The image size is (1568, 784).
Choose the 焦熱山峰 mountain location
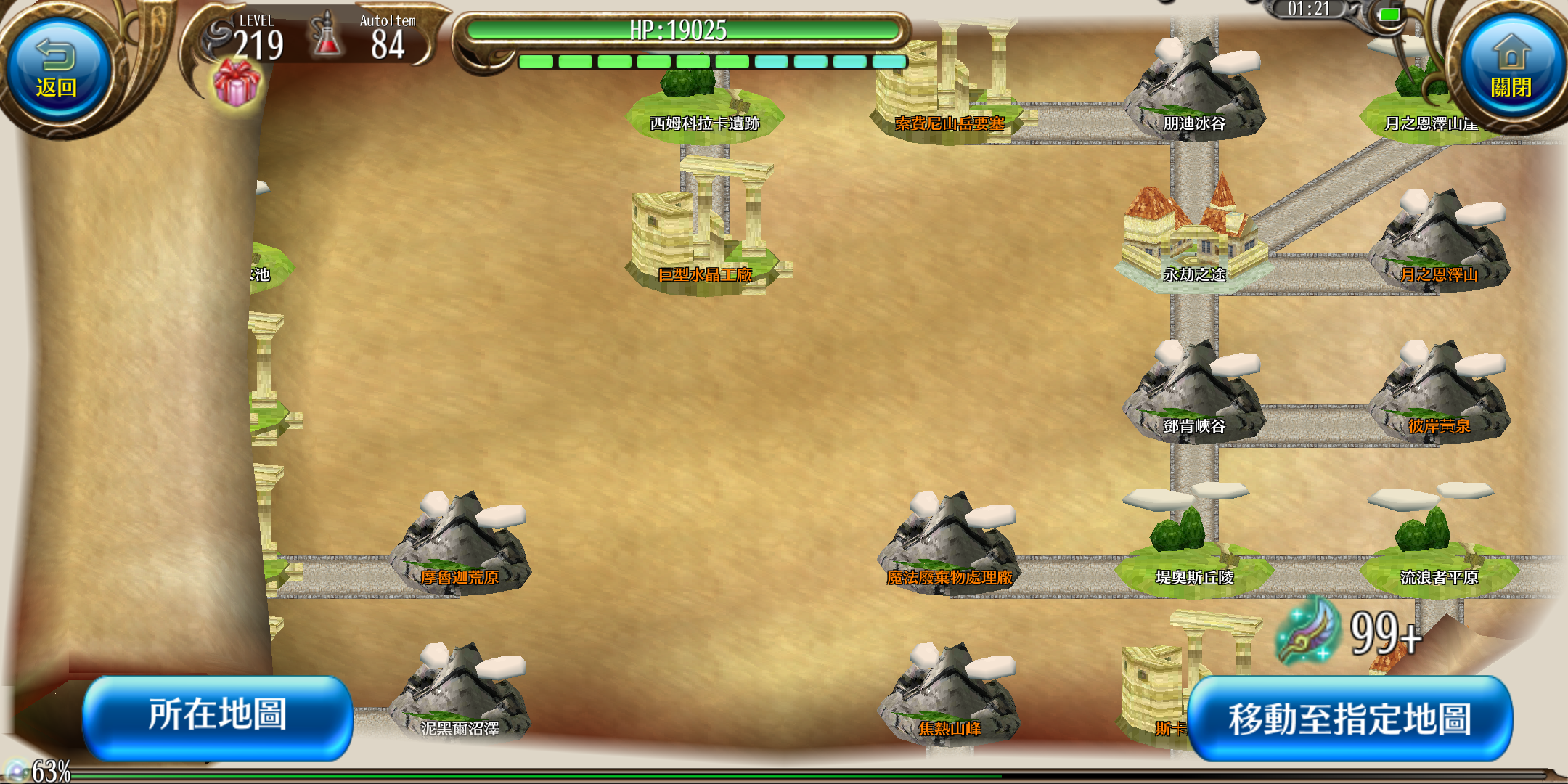(x=949, y=697)
